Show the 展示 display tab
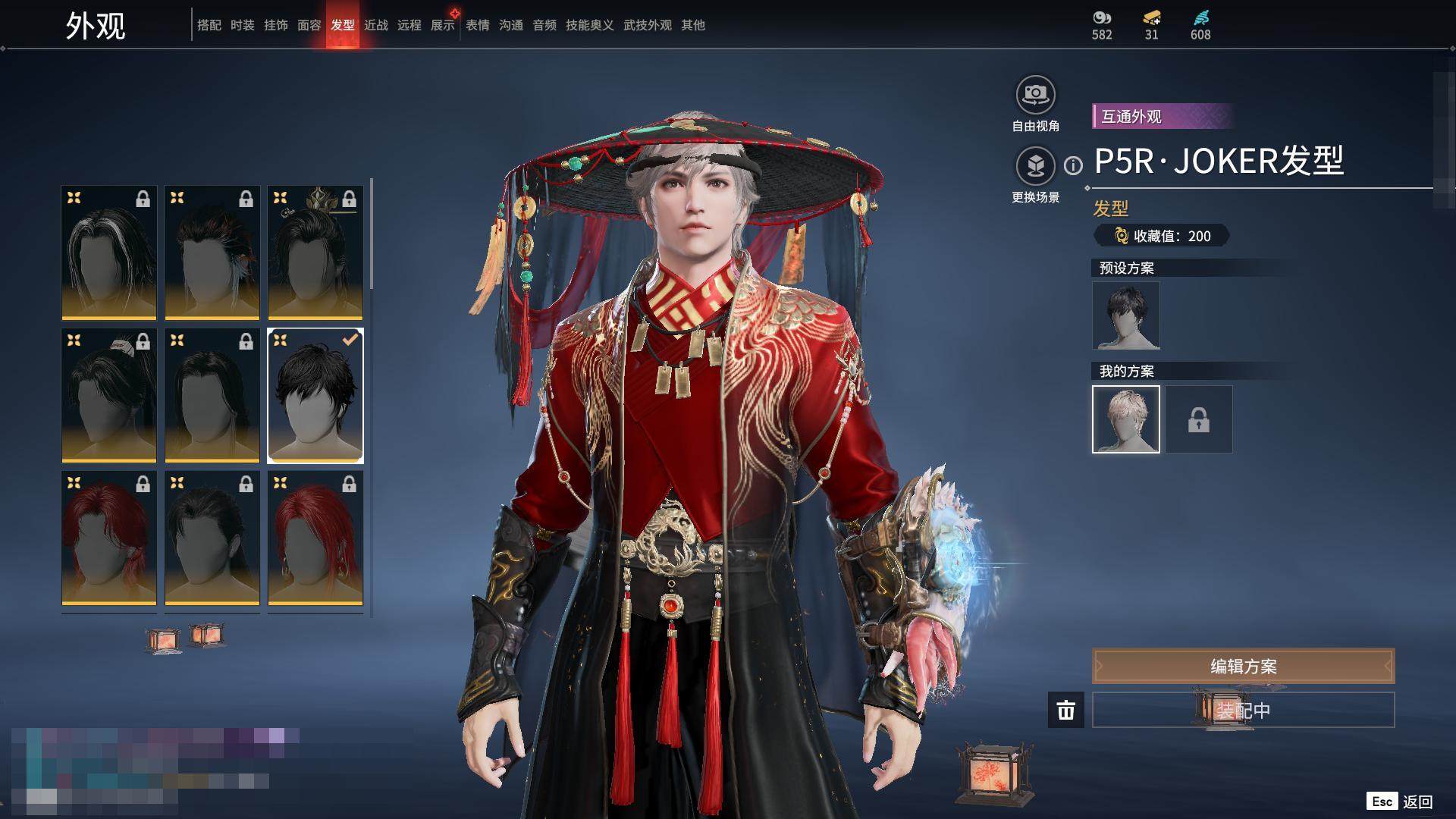 442,25
